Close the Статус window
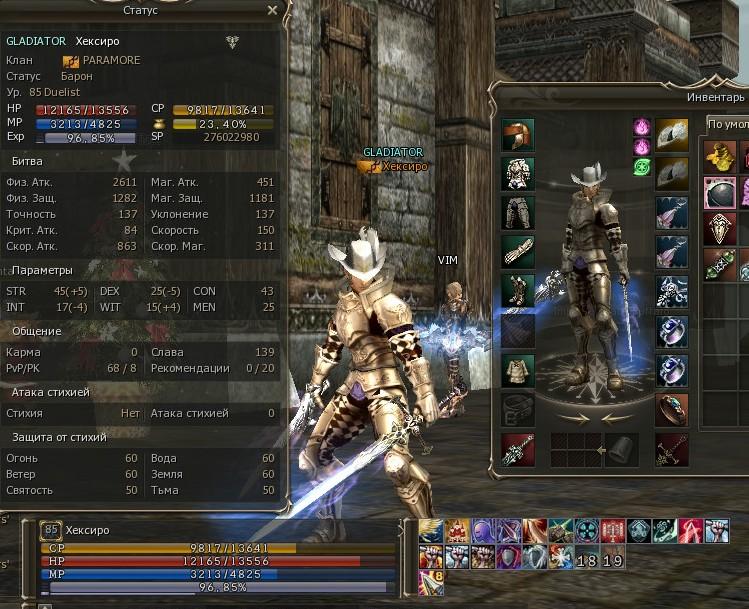 pyautogui.click(x=273, y=10)
